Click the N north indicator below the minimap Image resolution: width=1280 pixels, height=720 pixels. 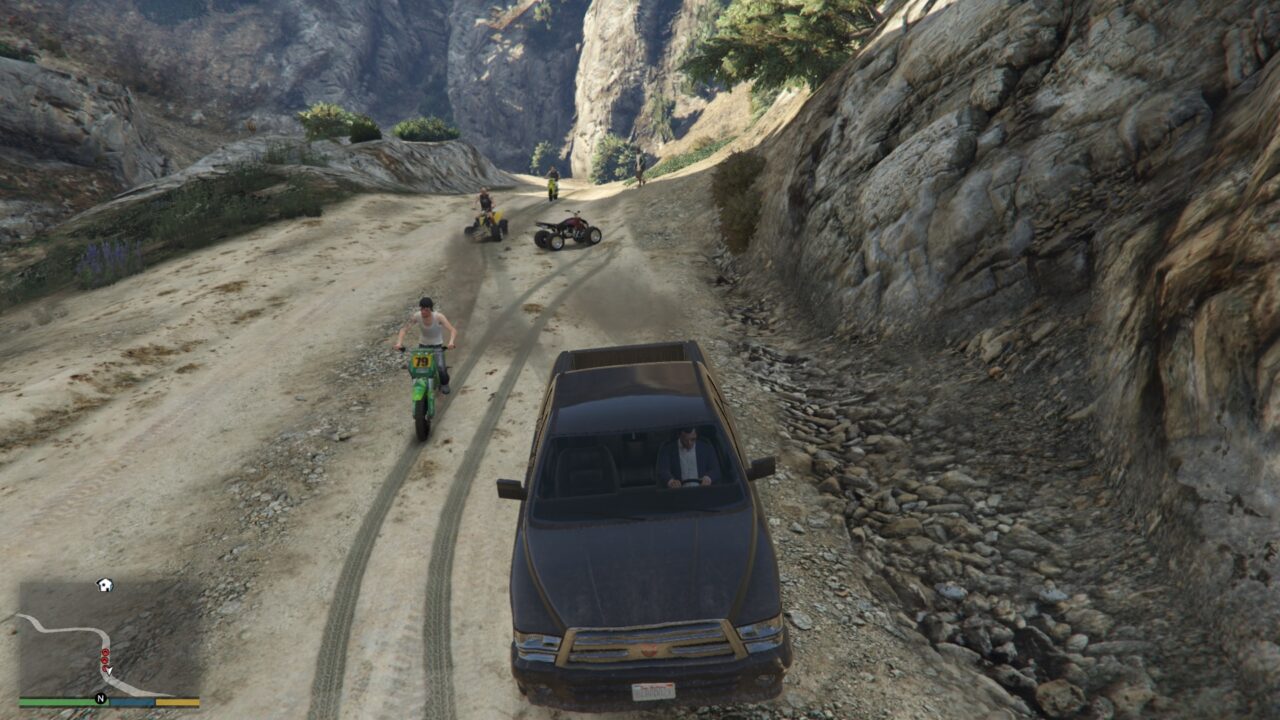(x=100, y=698)
